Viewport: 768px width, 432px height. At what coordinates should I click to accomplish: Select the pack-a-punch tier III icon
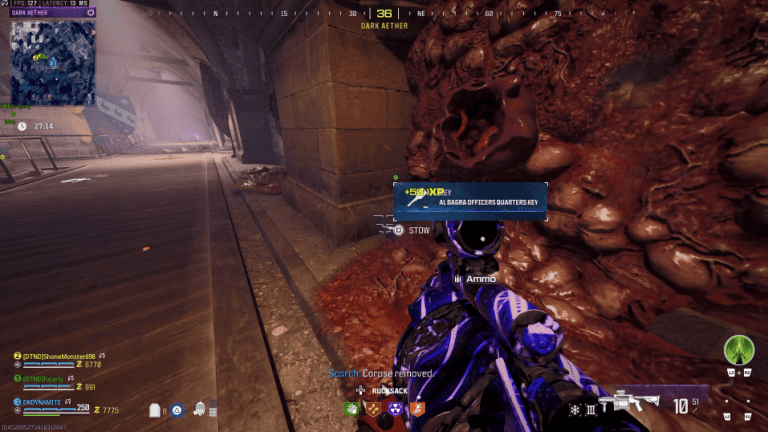click(591, 409)
